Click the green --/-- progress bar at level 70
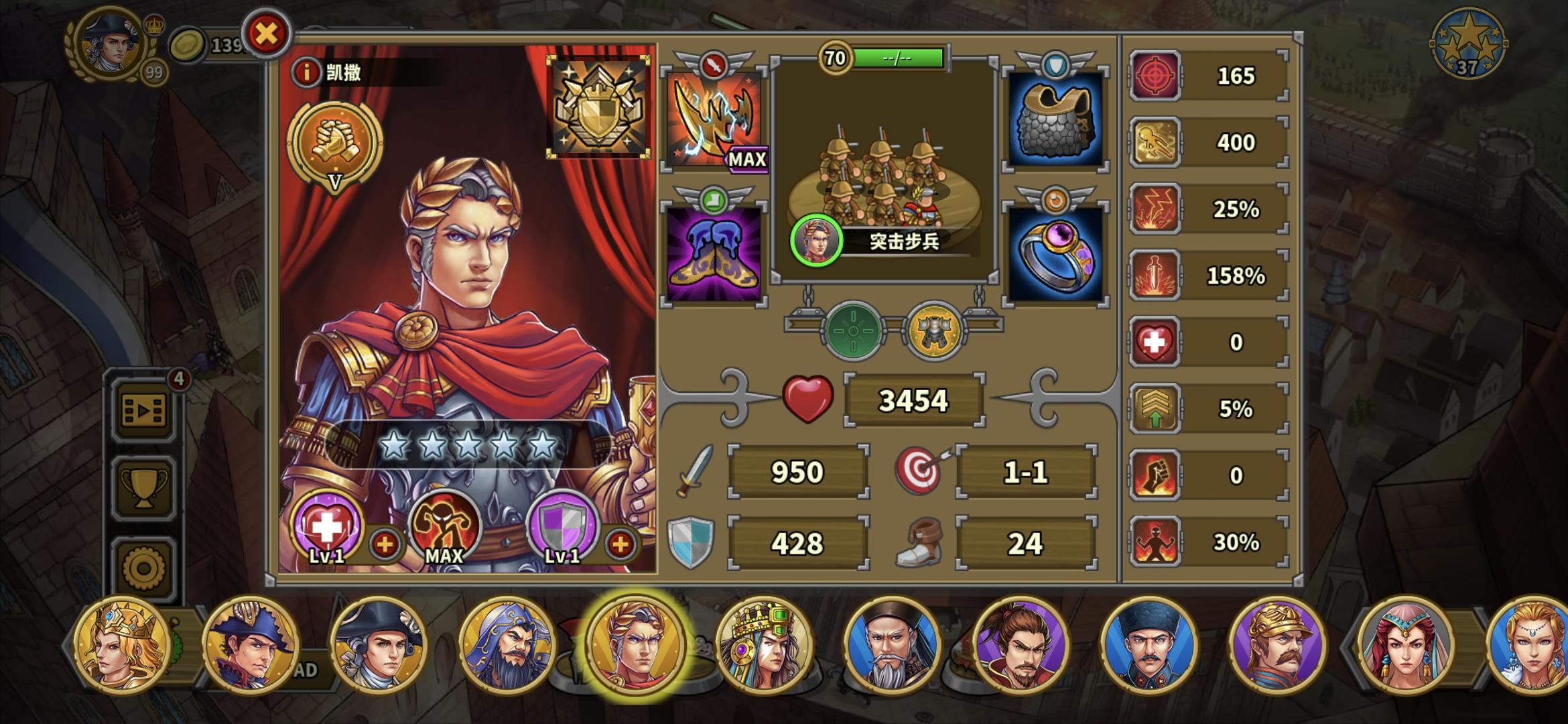Viewport: 1568px width, 724px height. point(898,58)
